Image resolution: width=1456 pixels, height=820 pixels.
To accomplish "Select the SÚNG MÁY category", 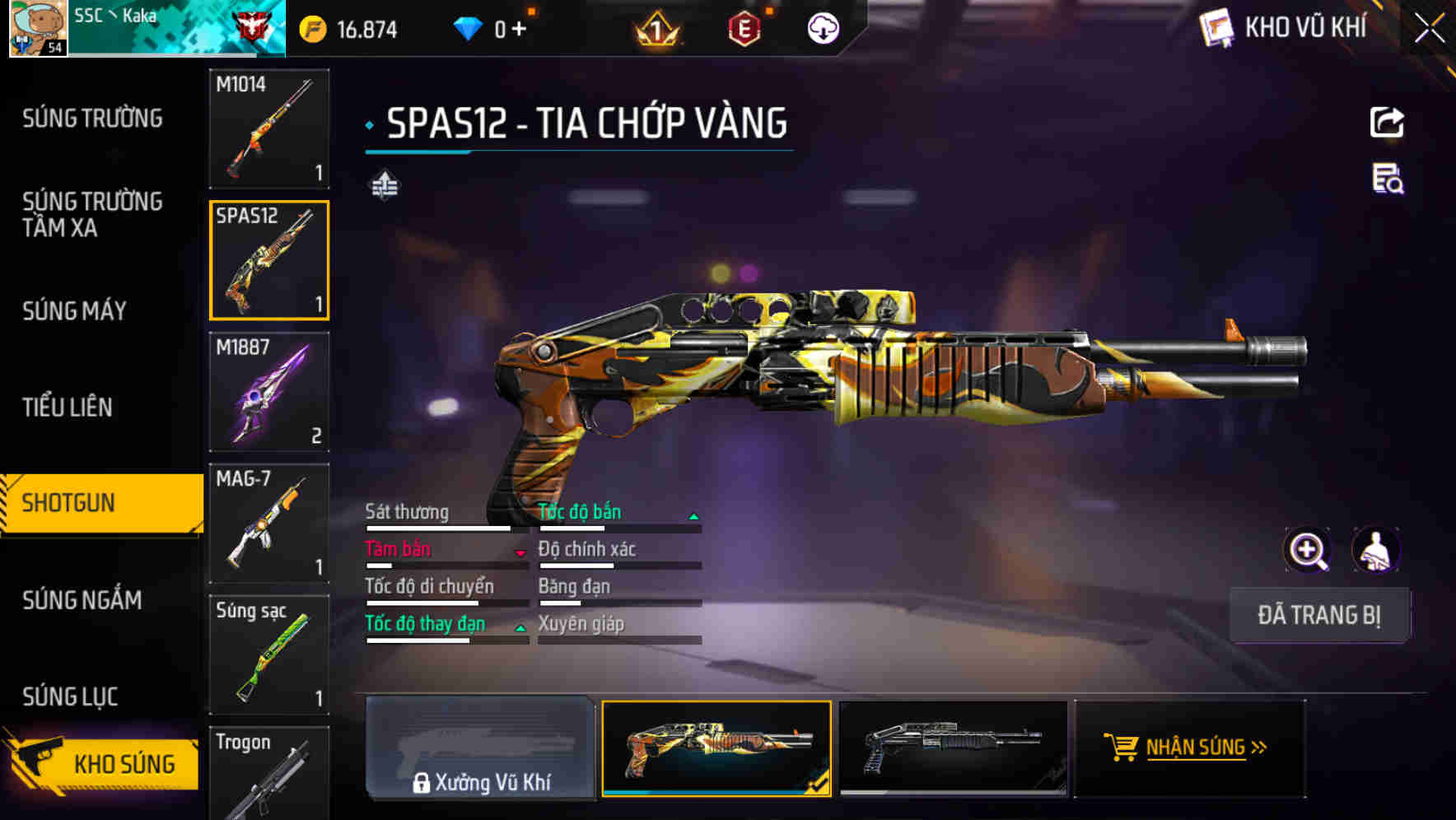I will (x=75, y=310).
